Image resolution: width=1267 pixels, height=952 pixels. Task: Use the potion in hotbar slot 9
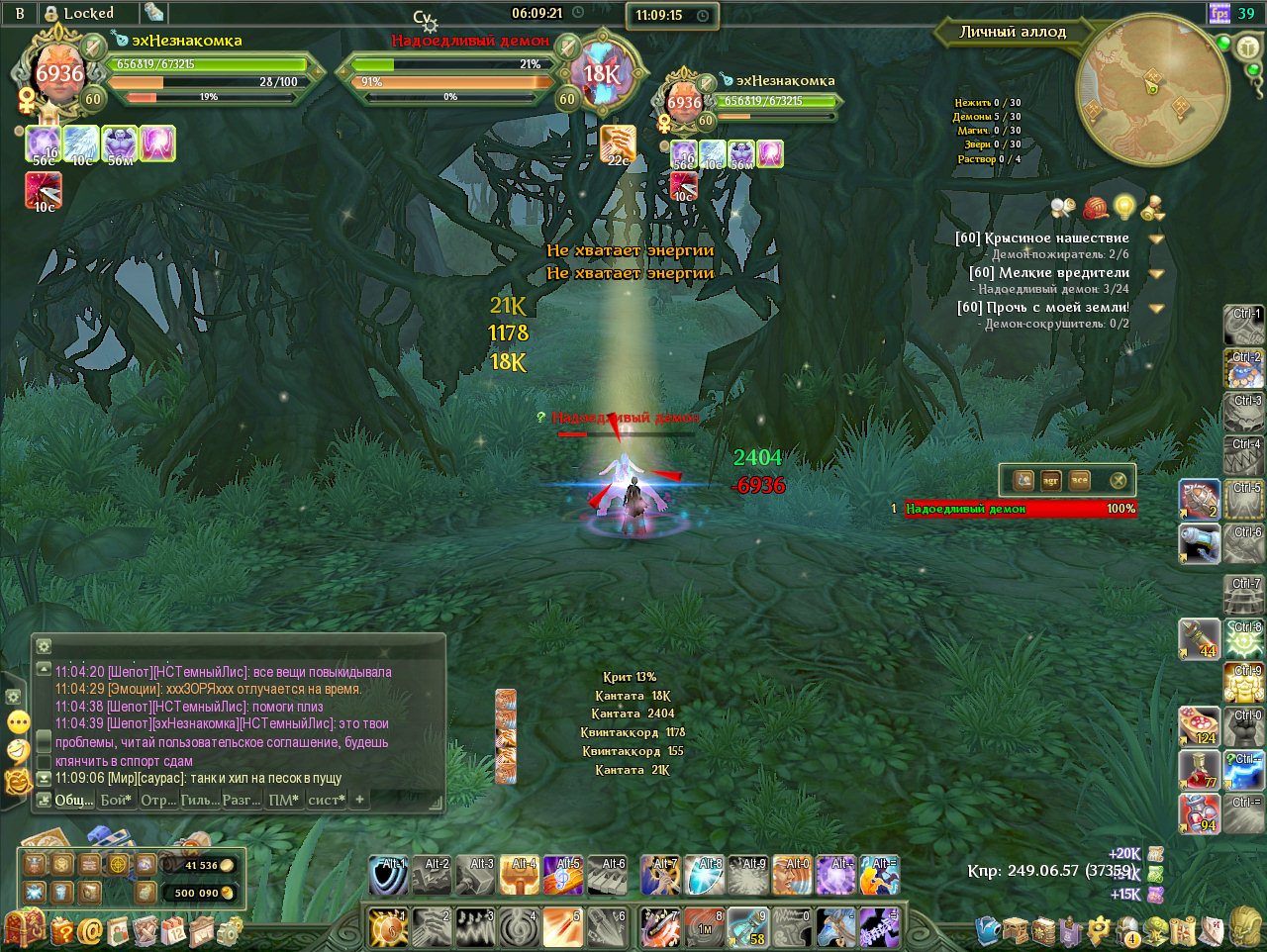coord(747,928)
